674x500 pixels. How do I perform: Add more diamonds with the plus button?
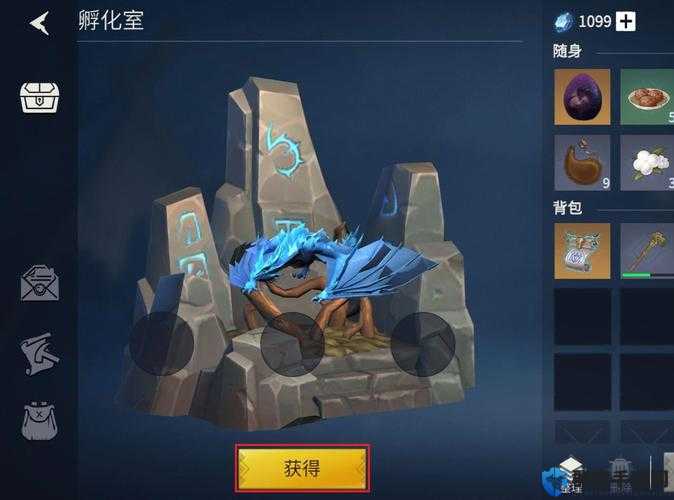click(x=625, y=21)
